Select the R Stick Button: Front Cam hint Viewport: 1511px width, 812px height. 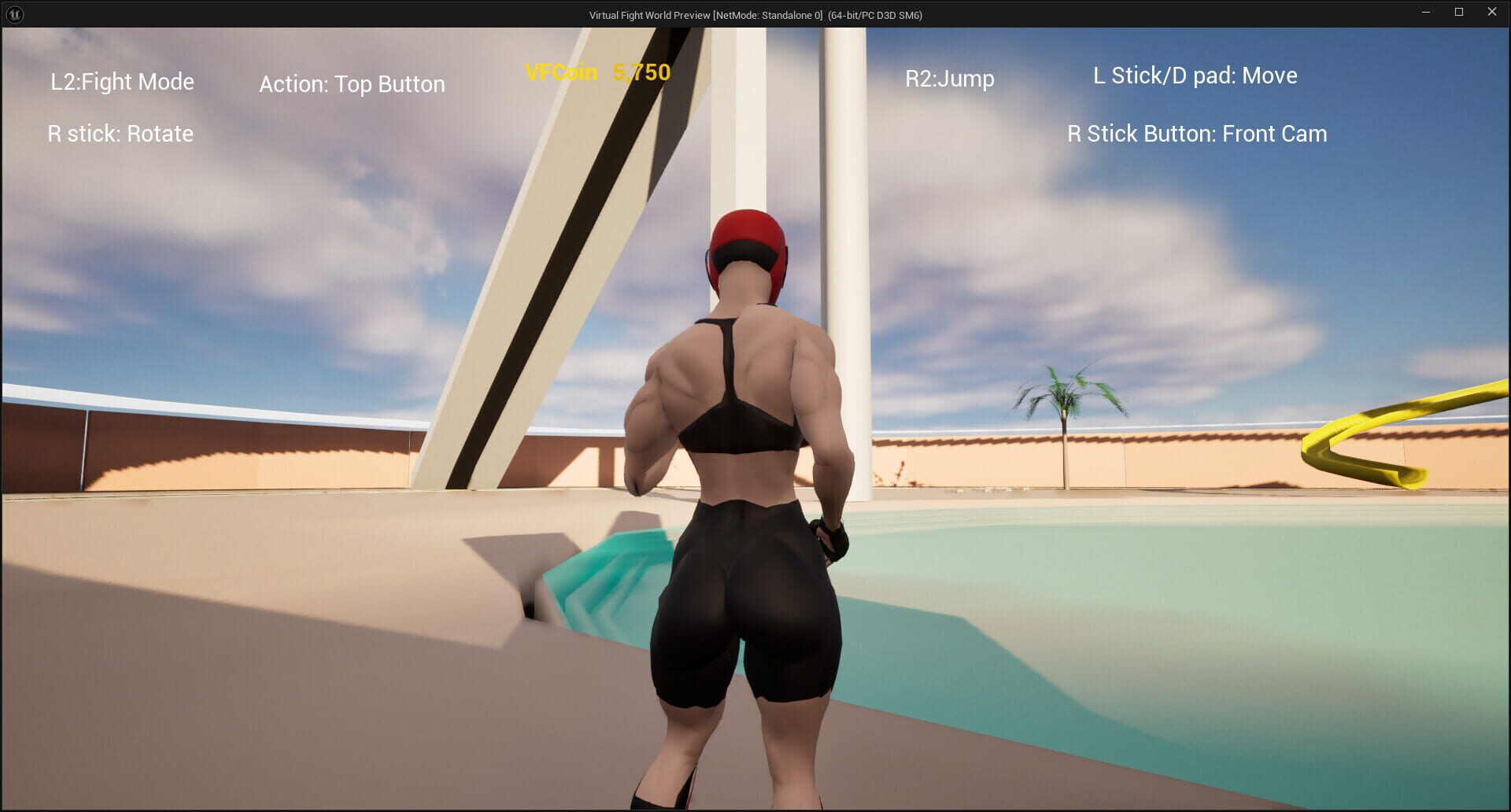[x=1195, y=134]
